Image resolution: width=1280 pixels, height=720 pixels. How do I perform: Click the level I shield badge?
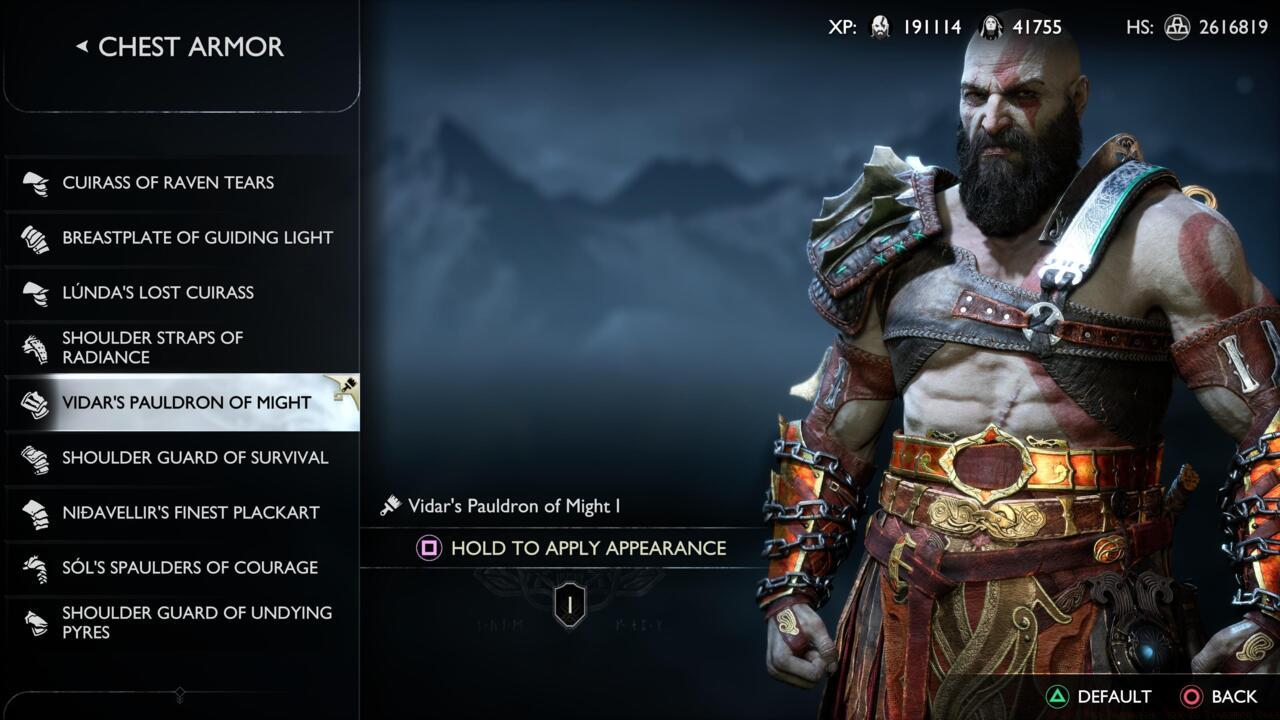[x=569, y=605]
